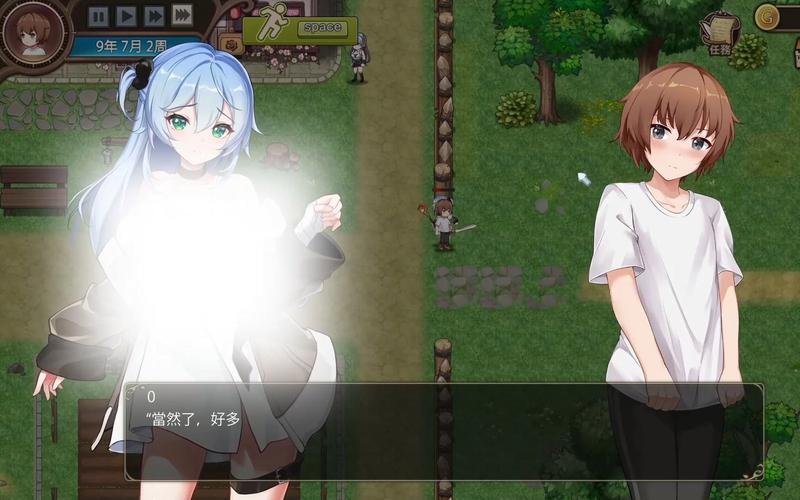The width and height of the screenshot is (800, 500).
Task: Open the player character portrait
Action: [x=31, y=32]
